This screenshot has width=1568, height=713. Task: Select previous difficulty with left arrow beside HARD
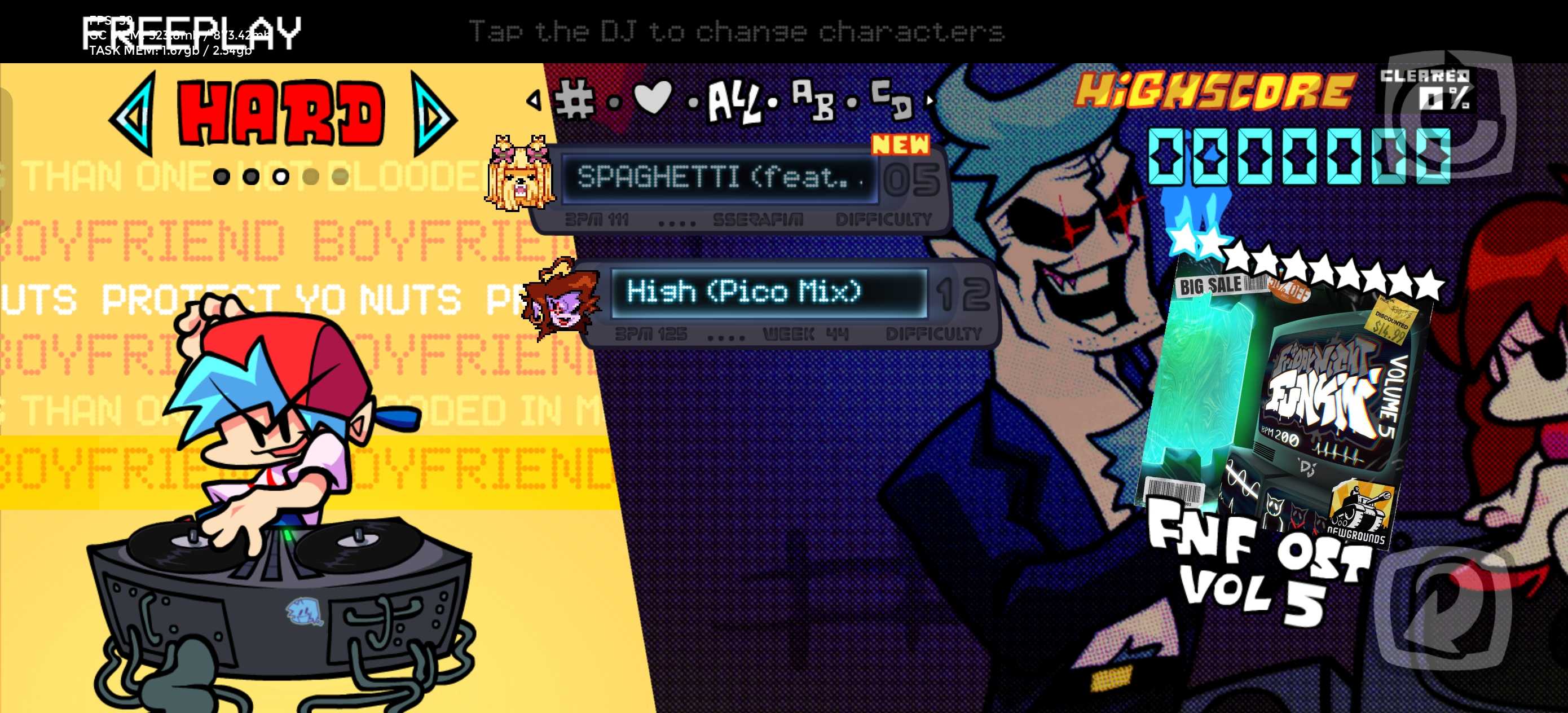click(x=133, y=114)
